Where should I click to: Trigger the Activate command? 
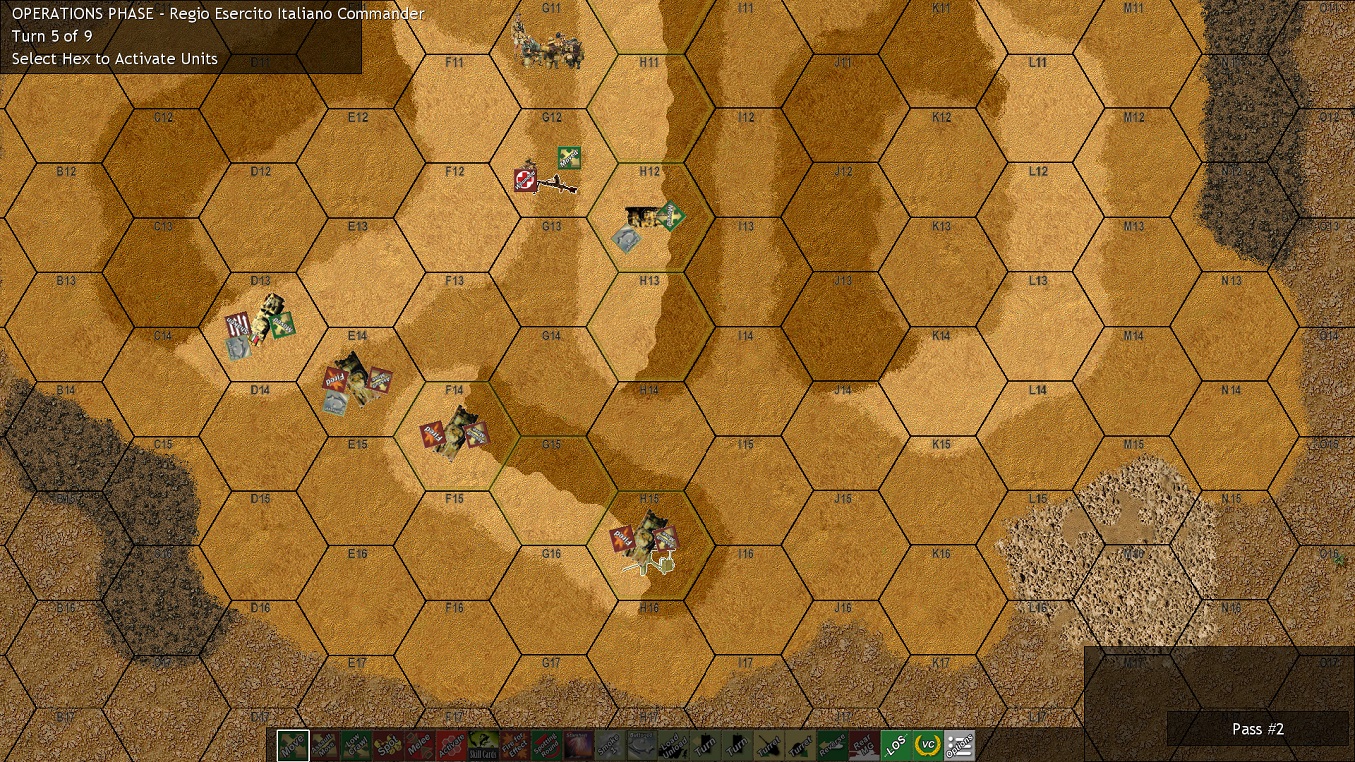click(451, 744)
